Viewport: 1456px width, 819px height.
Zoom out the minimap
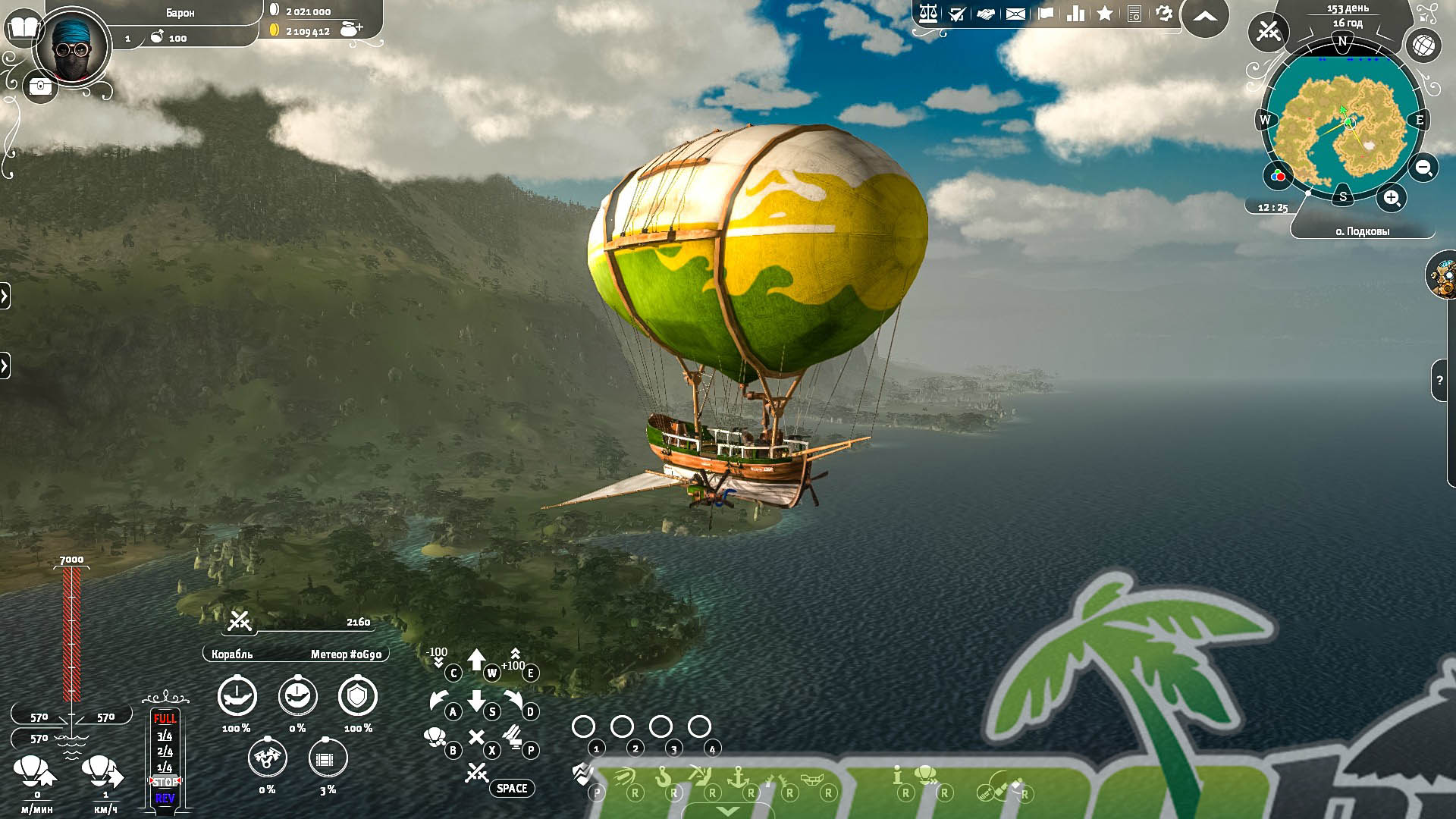1423,168
